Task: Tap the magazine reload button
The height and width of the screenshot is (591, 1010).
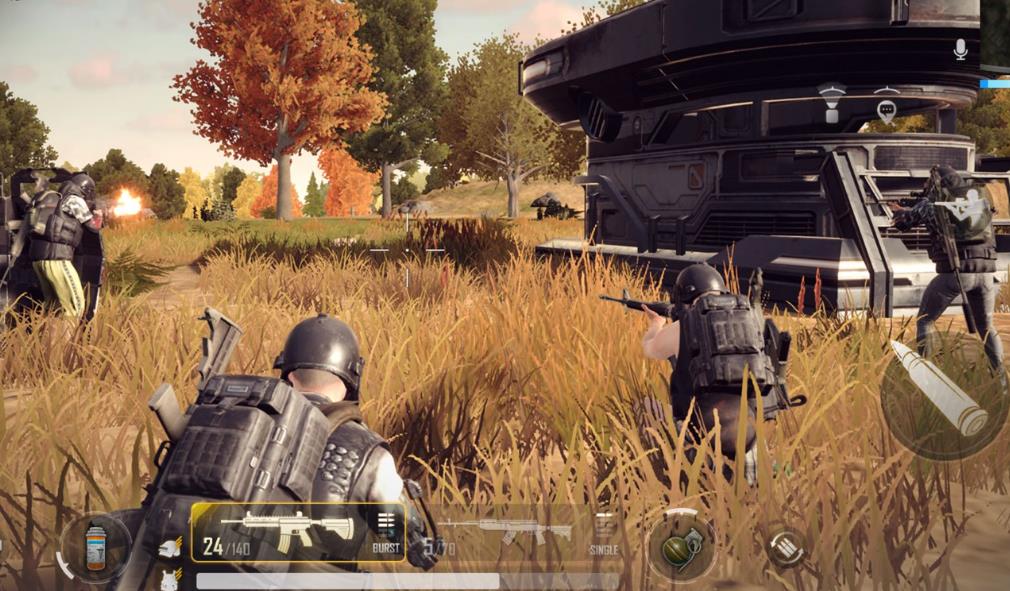Action: pyautogui.click(x=785, y=546)
